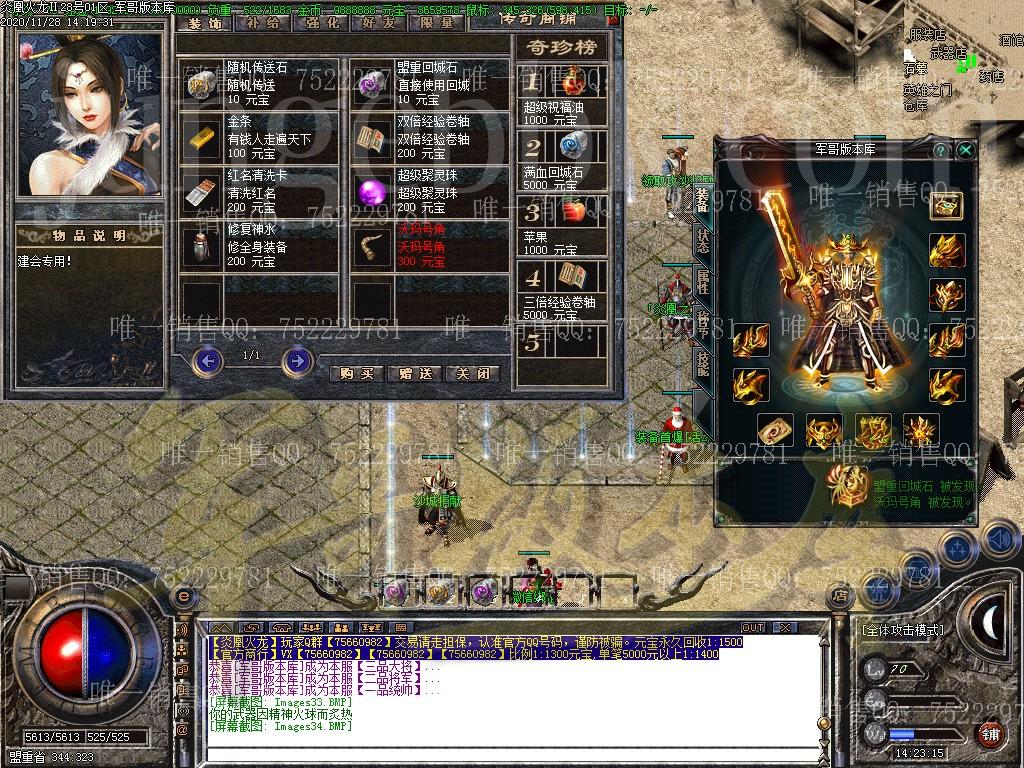Click the 赠送 gift button

[x=414, y=373]
